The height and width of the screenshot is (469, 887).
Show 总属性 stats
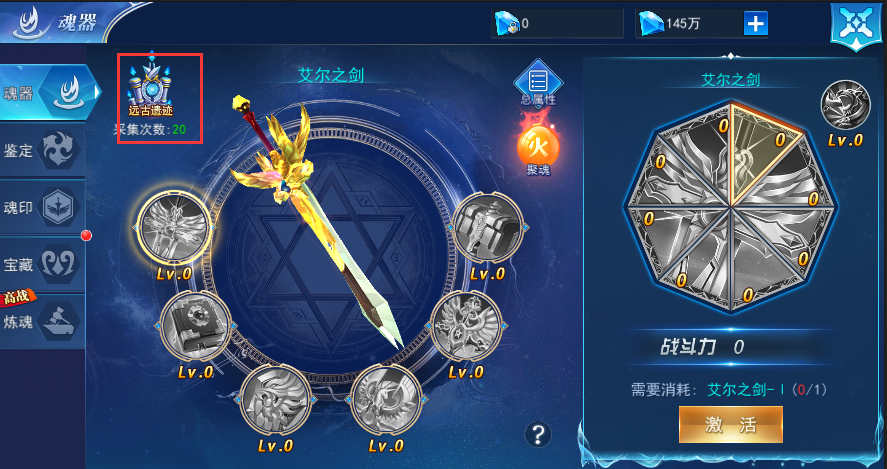click(538, 80)
